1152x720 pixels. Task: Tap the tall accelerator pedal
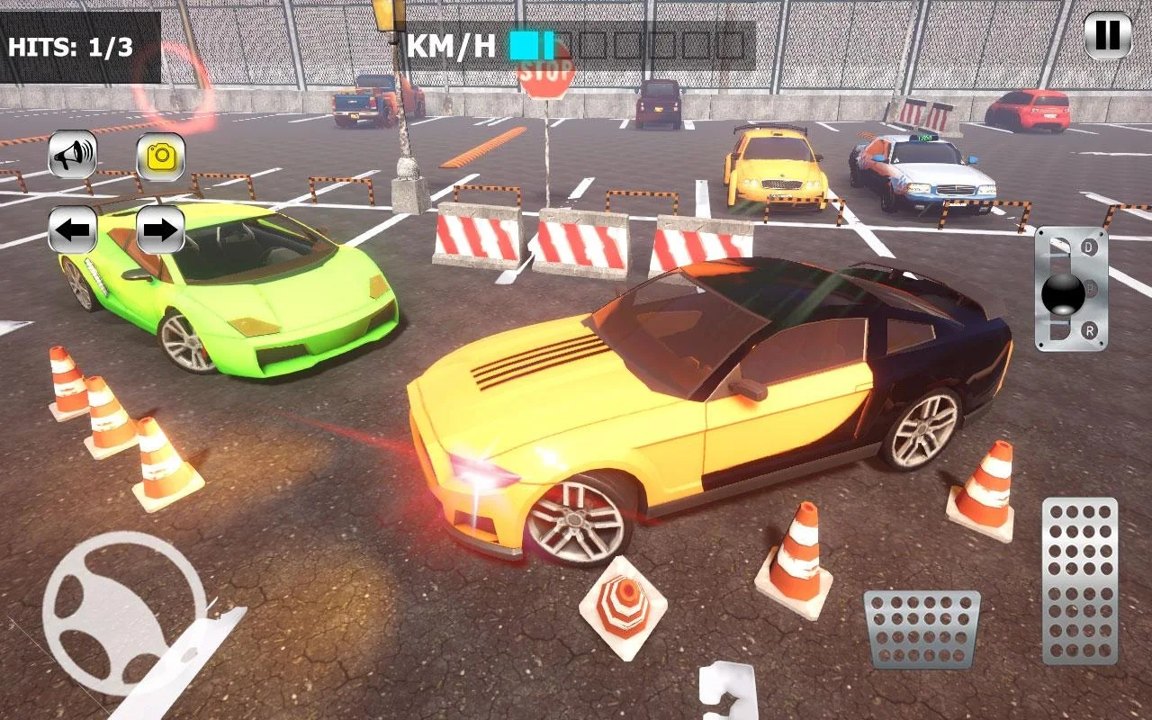coord(1079,580)
